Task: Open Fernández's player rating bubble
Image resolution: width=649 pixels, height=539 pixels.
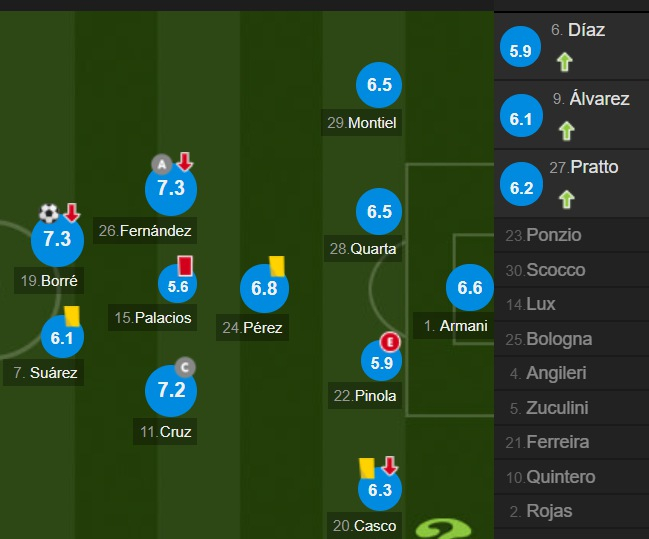Action: 171,188
